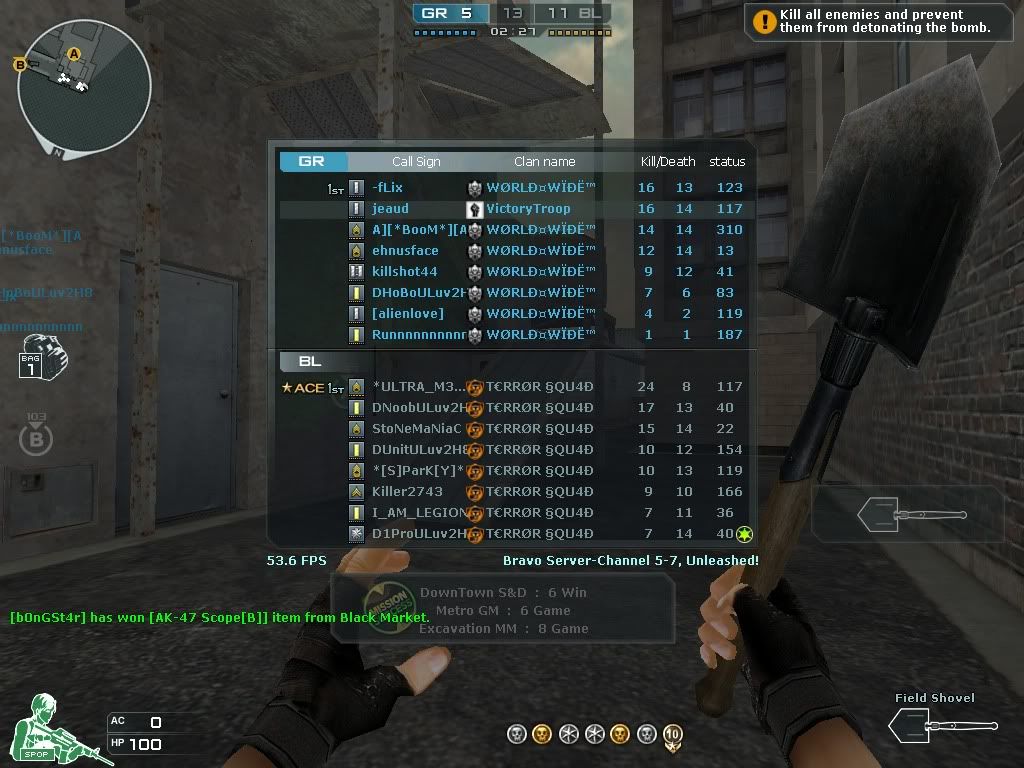Select jeaud's highlighted scoreboard row
1024x768 pixels.
[512, 209]
